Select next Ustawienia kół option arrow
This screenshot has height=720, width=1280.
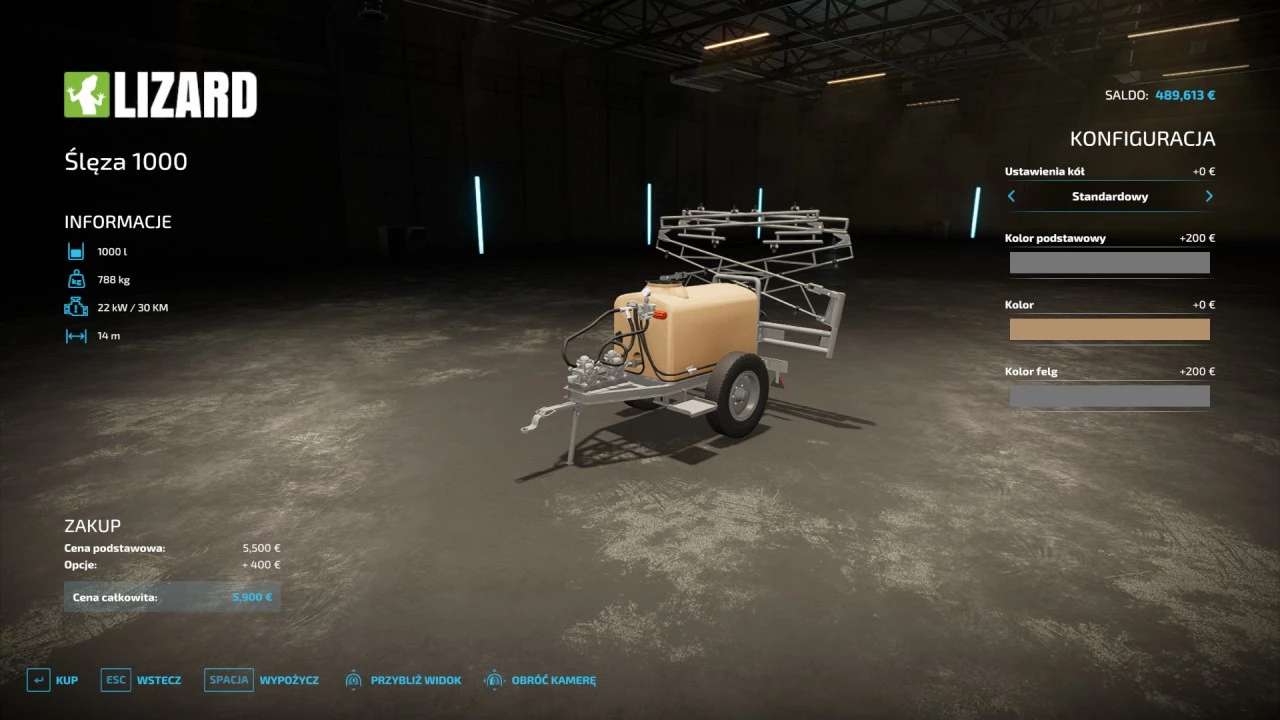pyautogui.click(x=1209, y=196)
